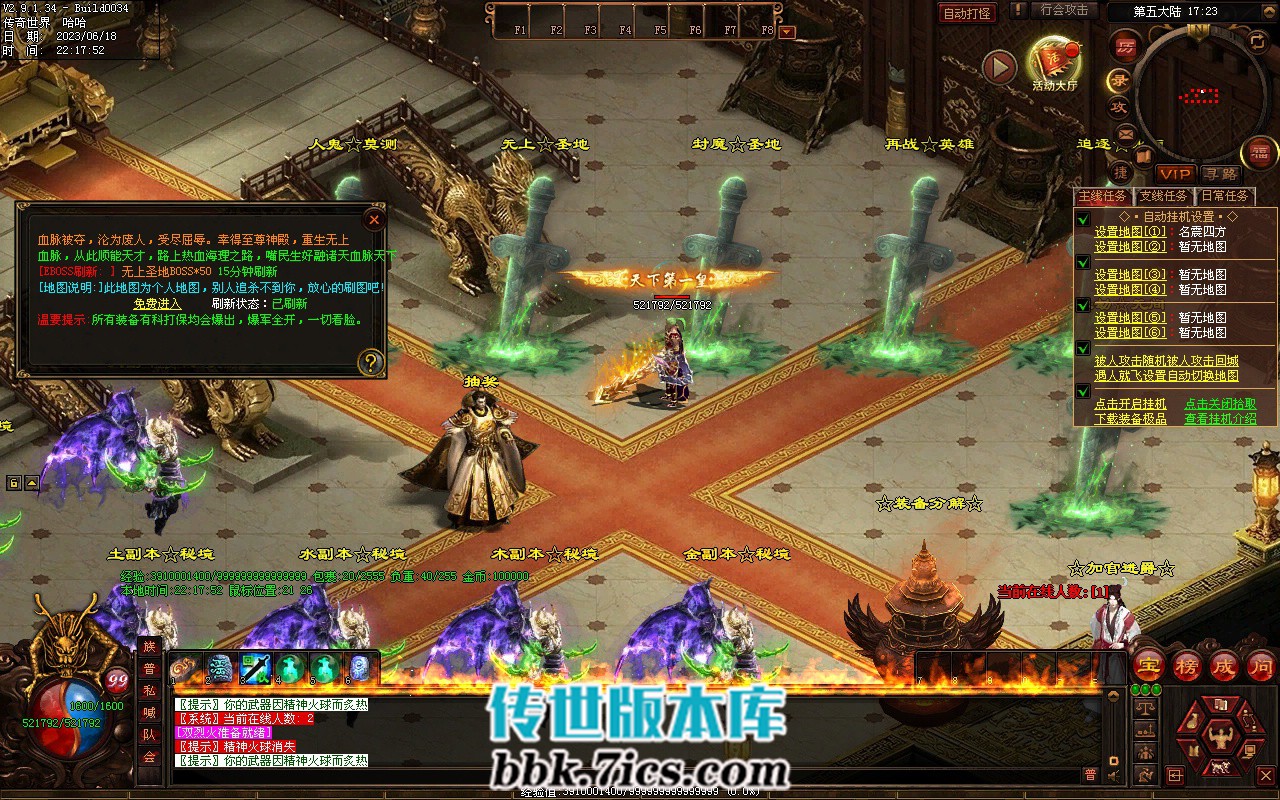1280x800 pixels.
Task: Click the round play arrow button
Action: pyautogui.click(x=999, y=67)
